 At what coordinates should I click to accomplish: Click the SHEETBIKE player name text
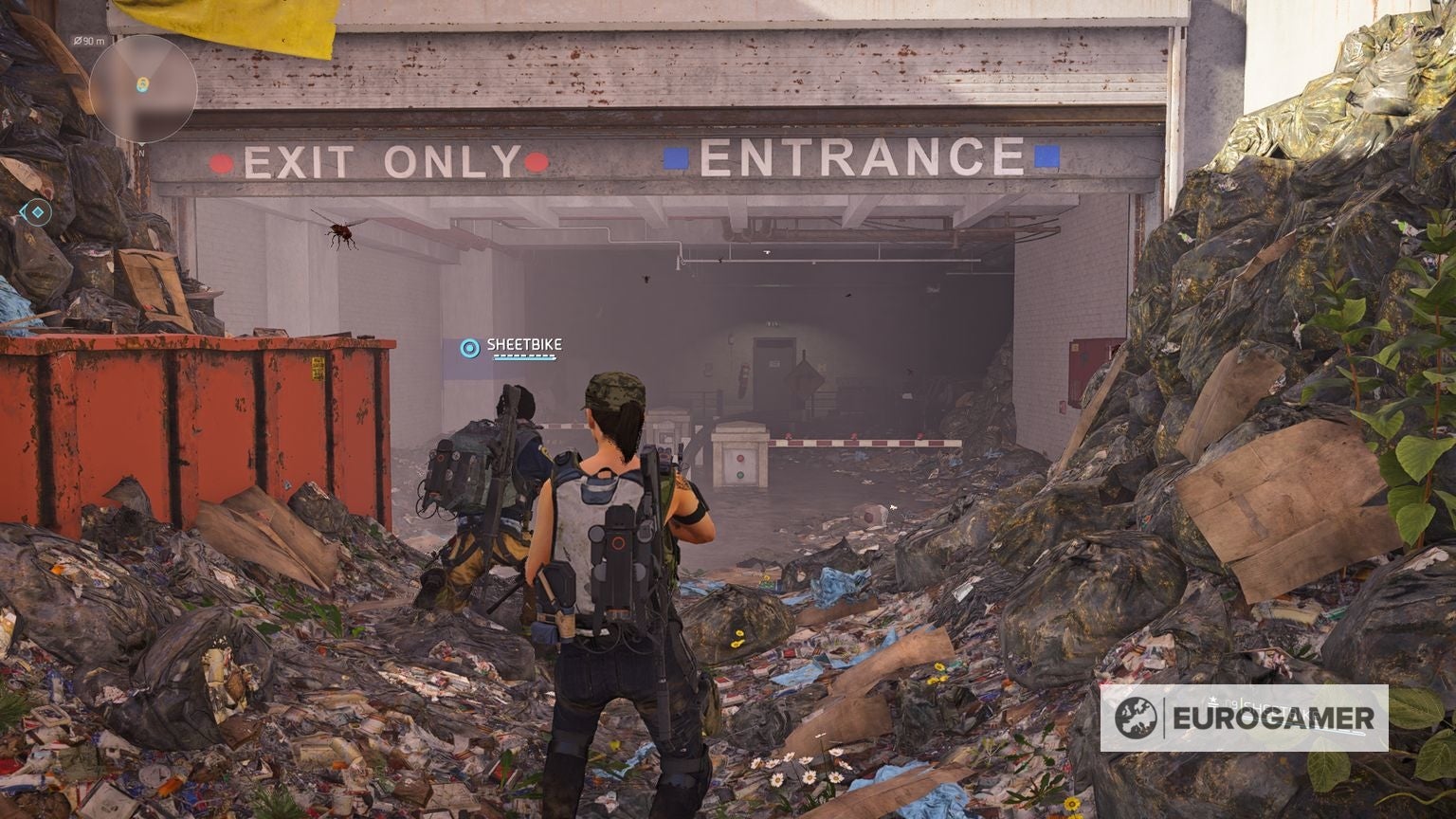coord(524,345)
